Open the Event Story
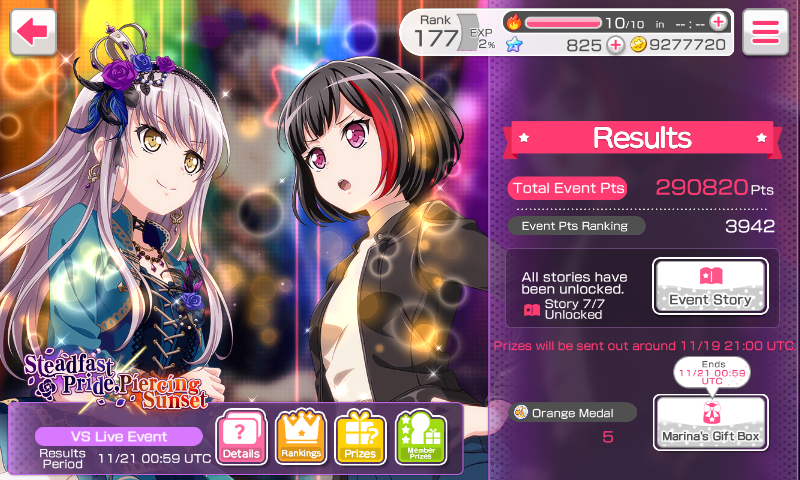This screenshot has width=800, height=480. [710, 287]
